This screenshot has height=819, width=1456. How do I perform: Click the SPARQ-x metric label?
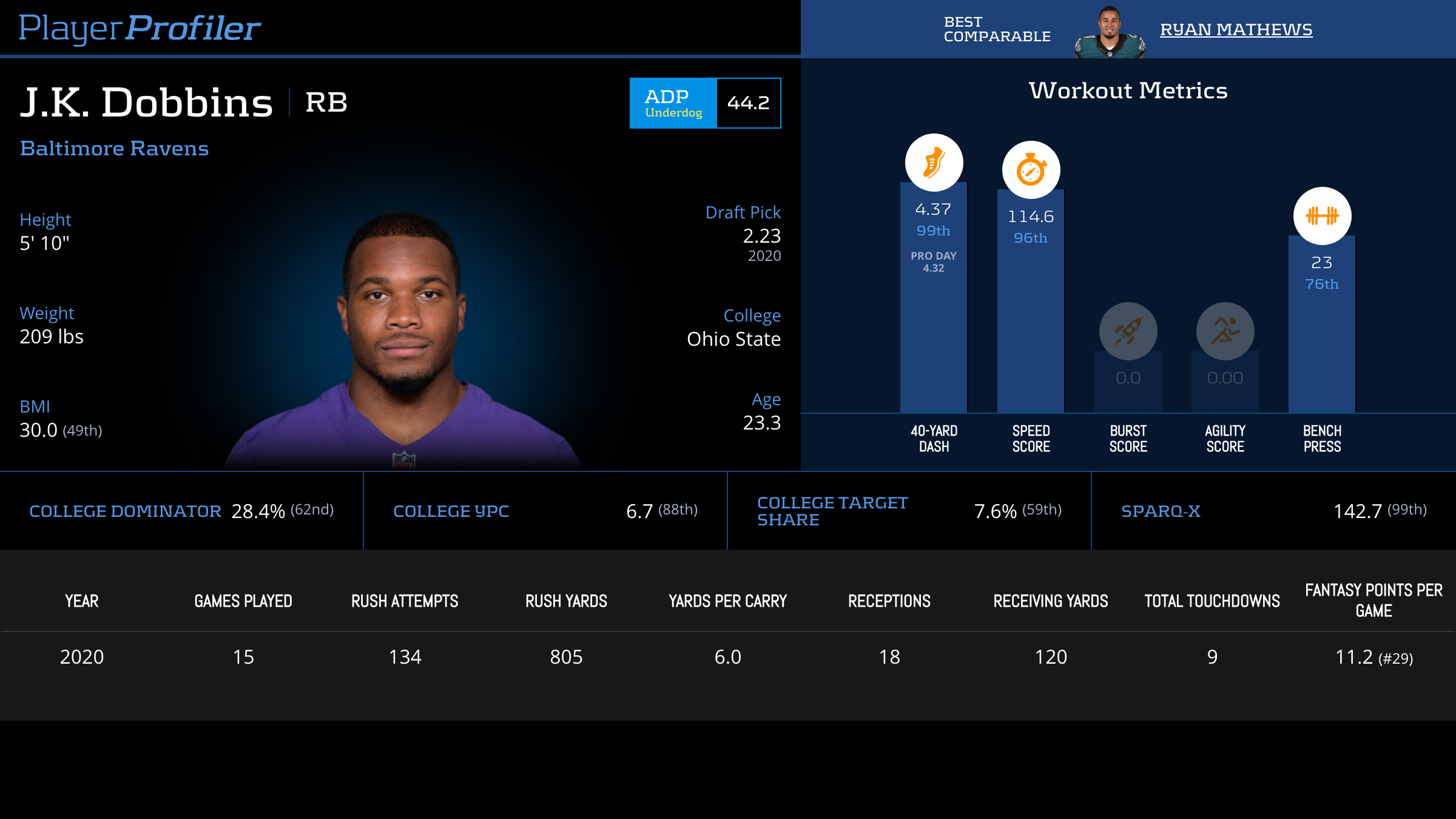pos(1161,511)
